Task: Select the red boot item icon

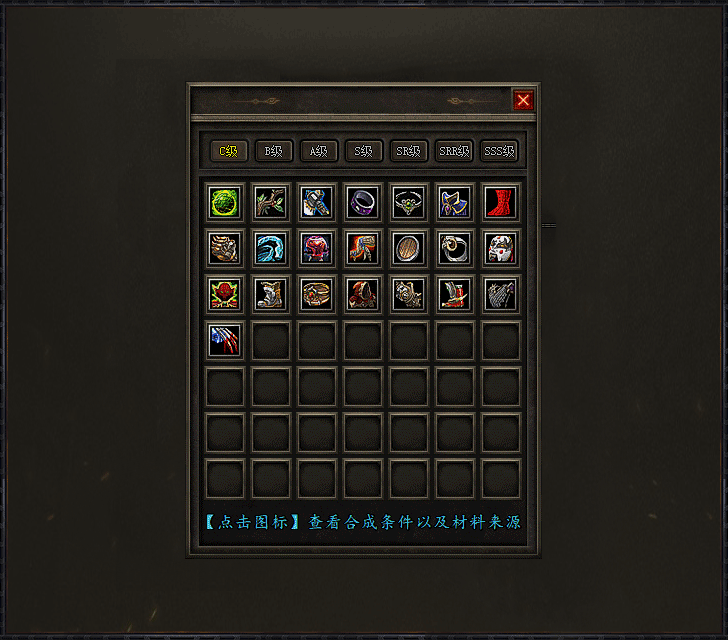Action: point(500,202)
